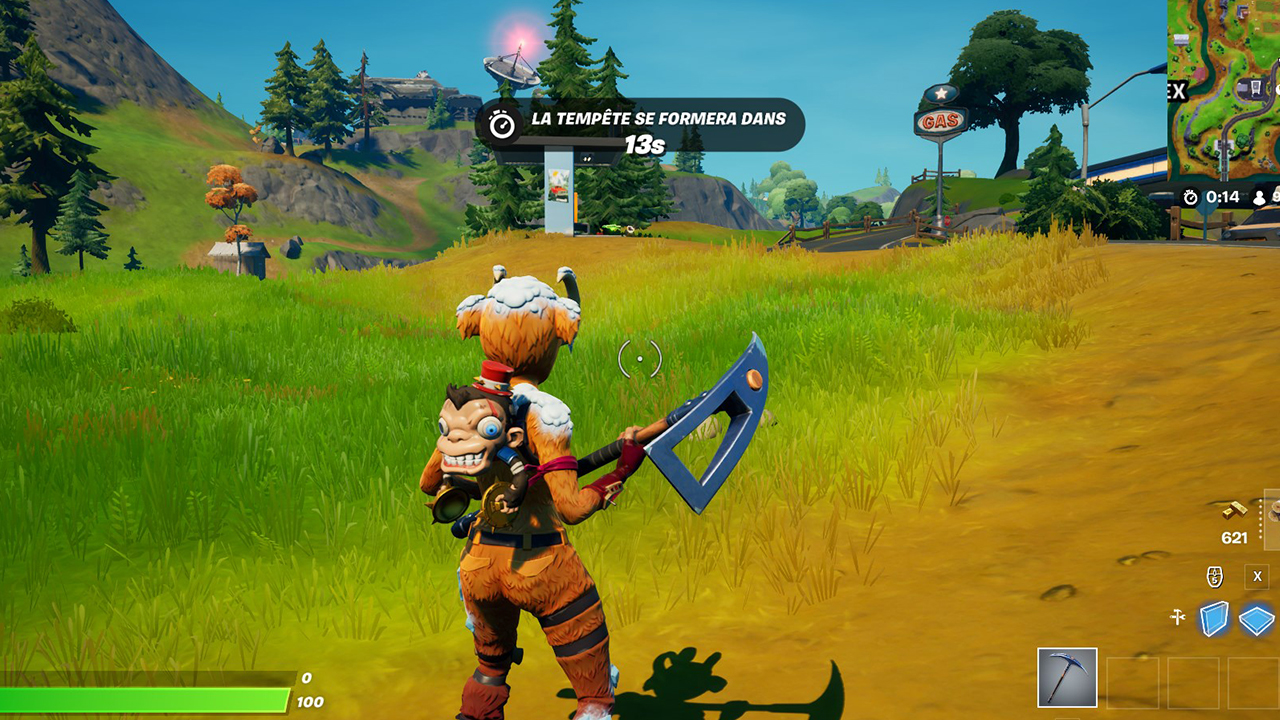1280x720 pixels.
Task: Choose the wall building piece
Action: pos(1214,619)
